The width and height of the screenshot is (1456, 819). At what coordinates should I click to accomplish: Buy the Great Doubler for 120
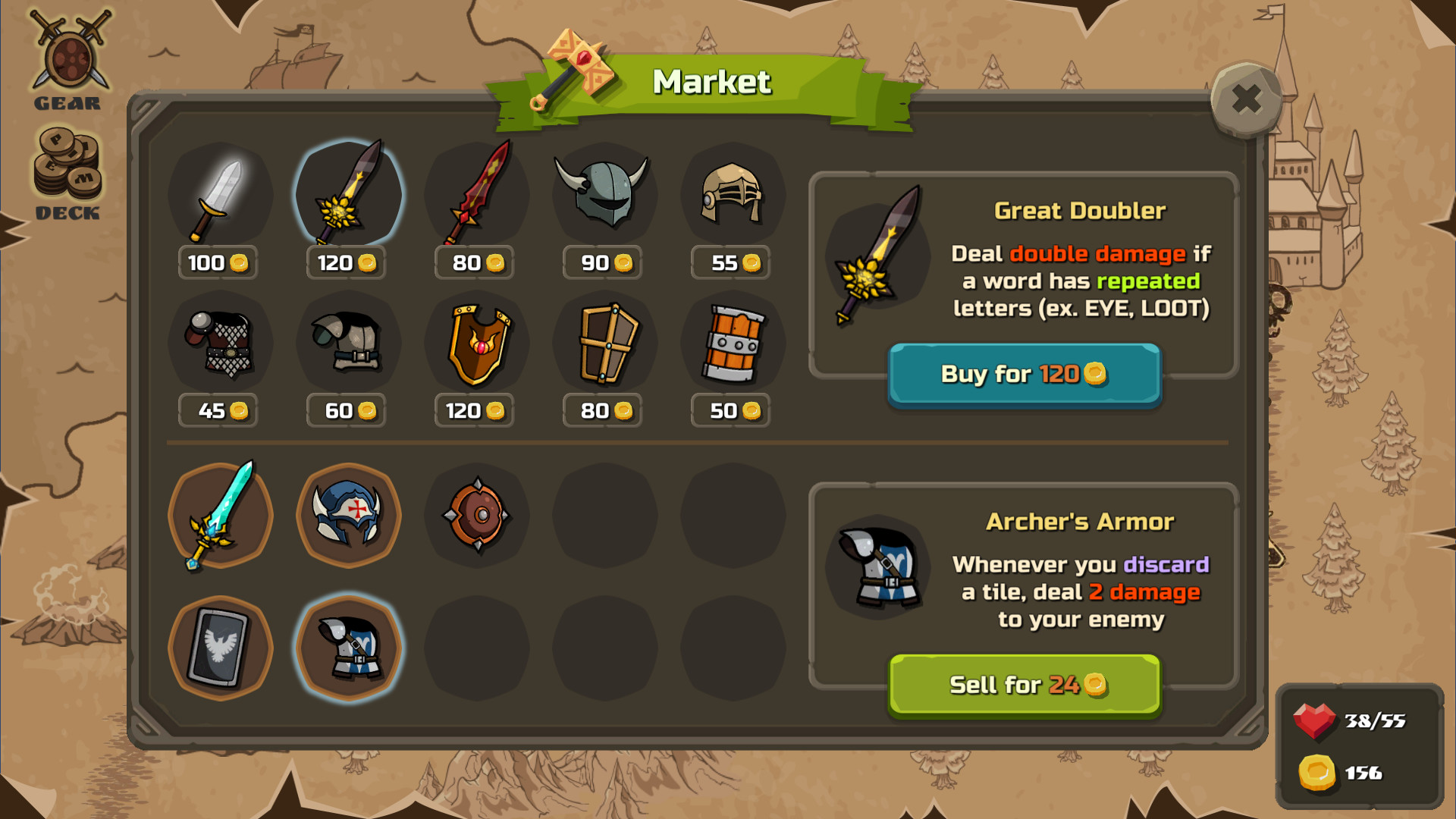click(1024, 374)
